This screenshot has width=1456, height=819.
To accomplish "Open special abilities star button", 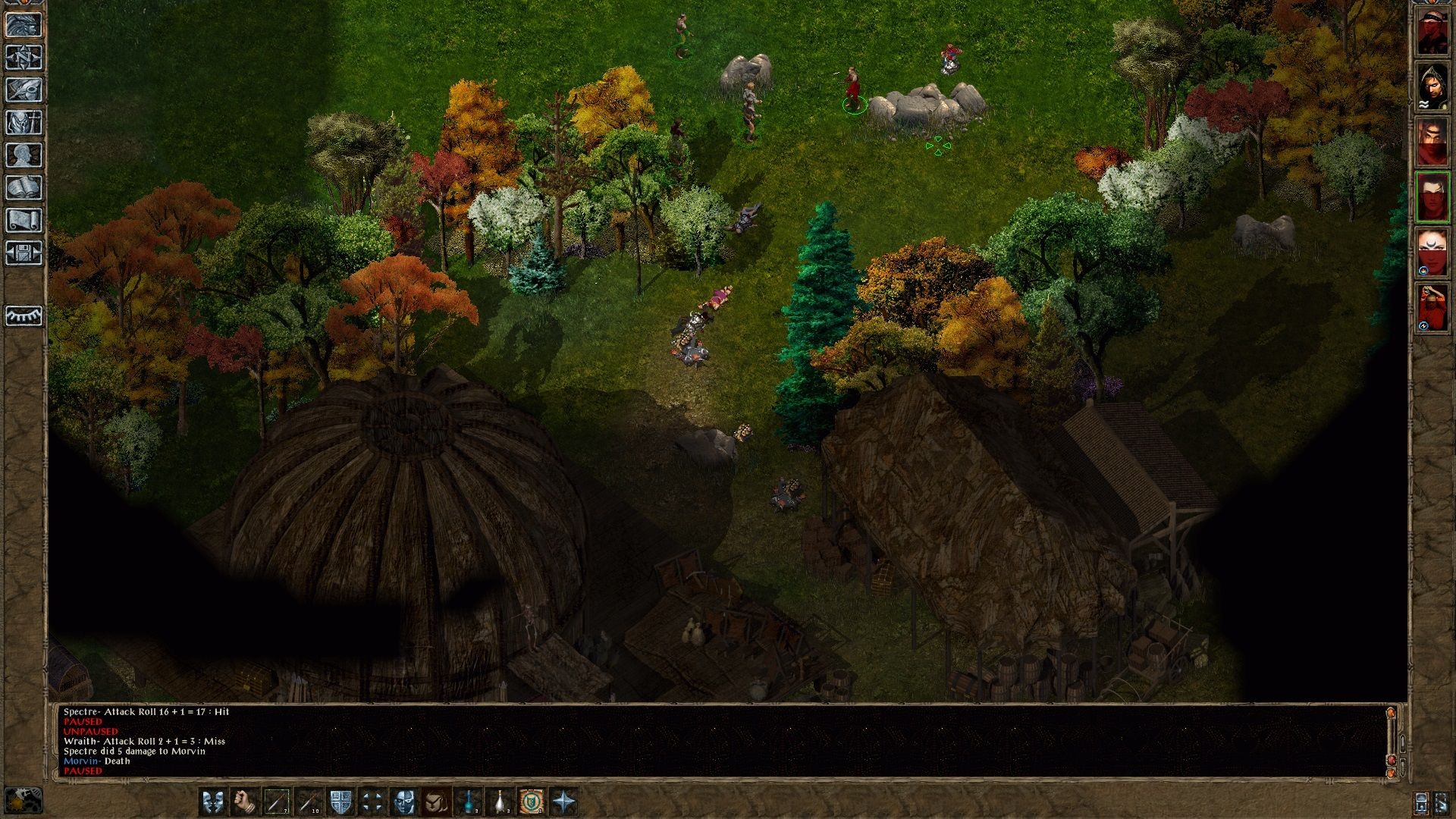I will tap(564, 802).
